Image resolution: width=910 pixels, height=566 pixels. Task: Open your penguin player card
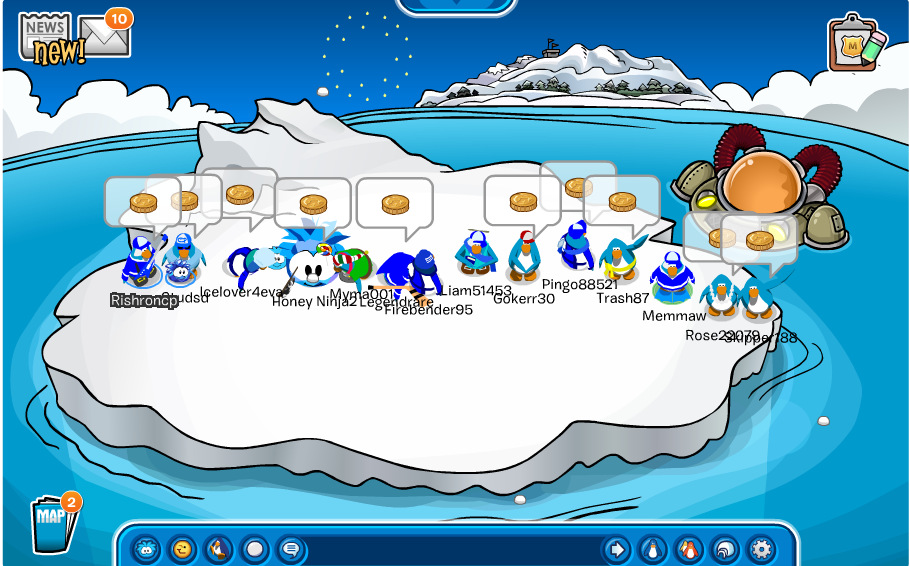(653, 549)
